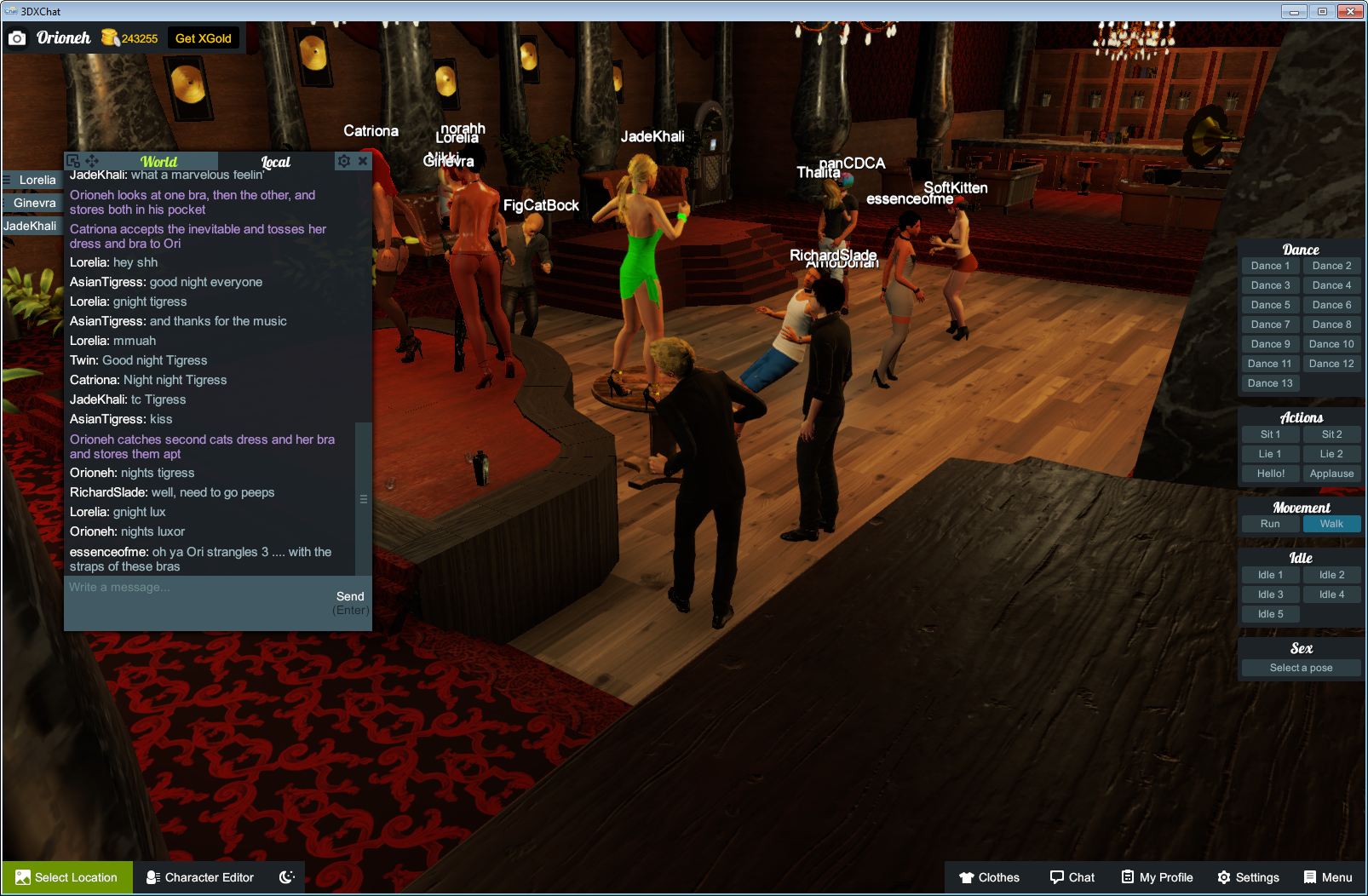1368x896 pixels.
Task: Toggle the Applause action
Action: pos(1331,473)
